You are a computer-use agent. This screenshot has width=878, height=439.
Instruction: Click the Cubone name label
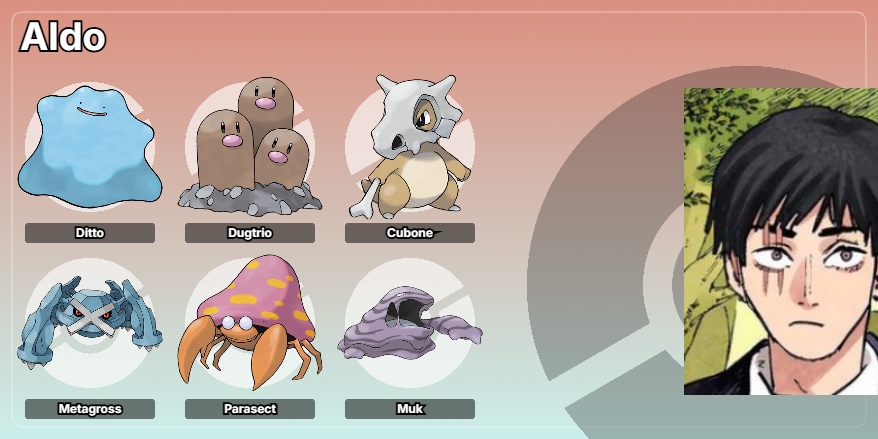click(x=410, y=233)
